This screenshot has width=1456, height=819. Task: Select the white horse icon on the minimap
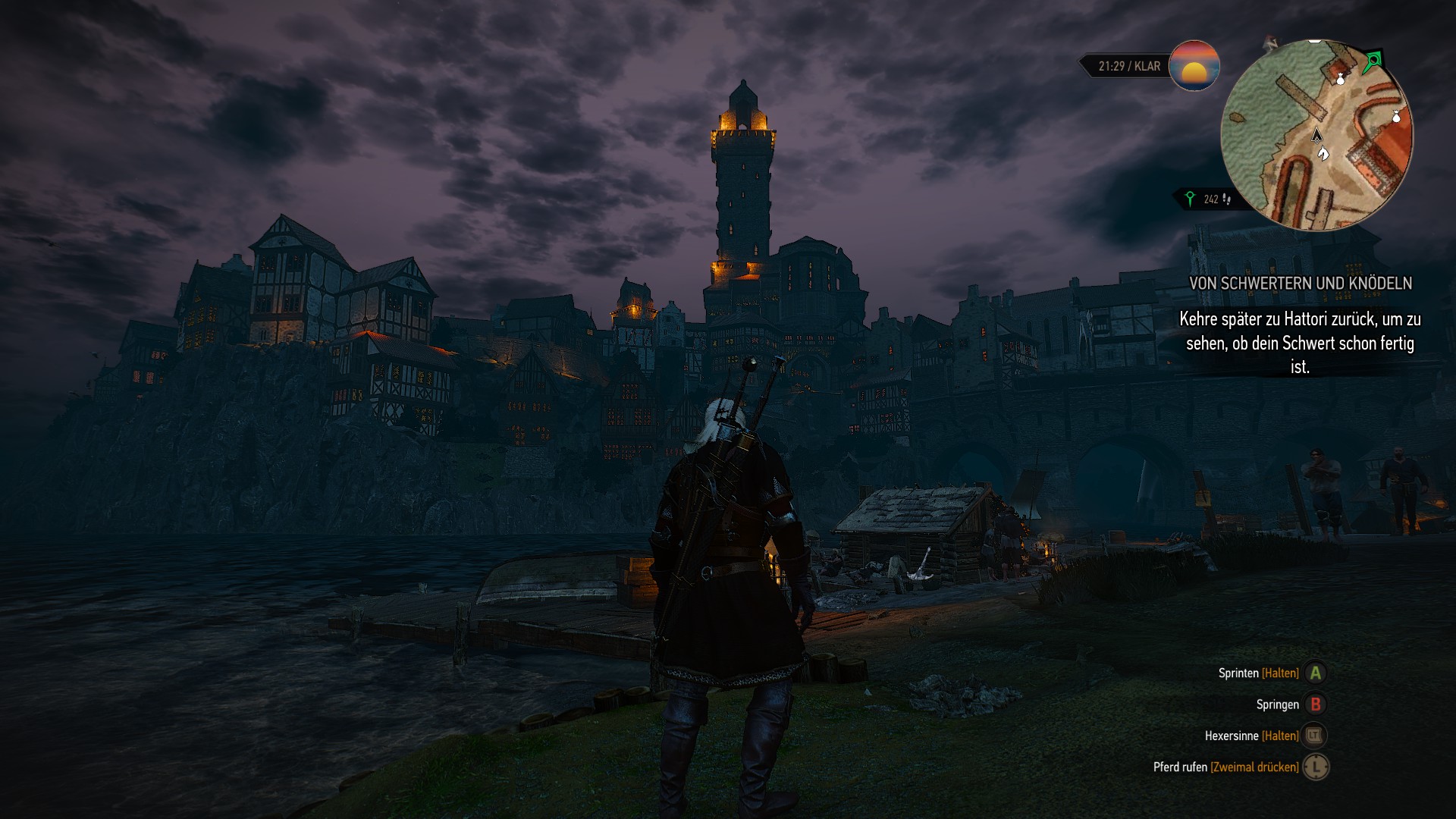click(1323, 154)
